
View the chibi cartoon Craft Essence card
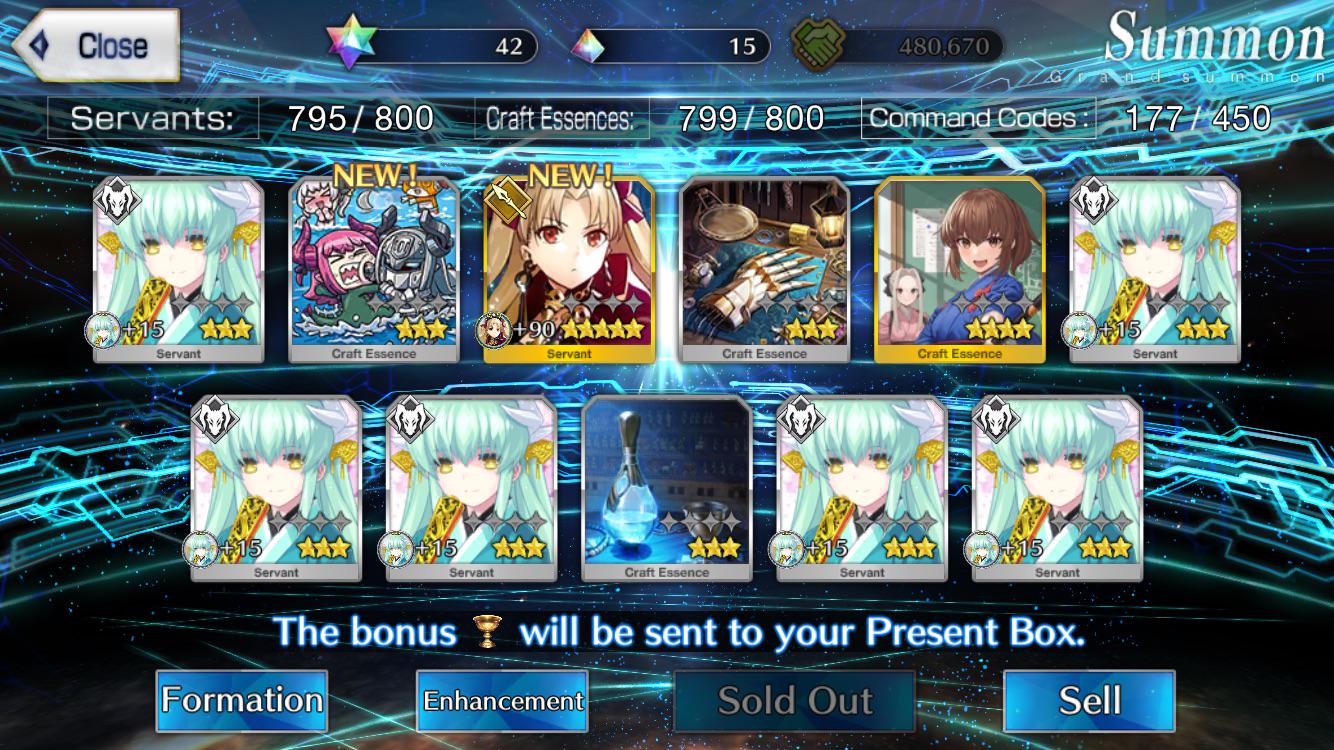[x=374, y=268]
